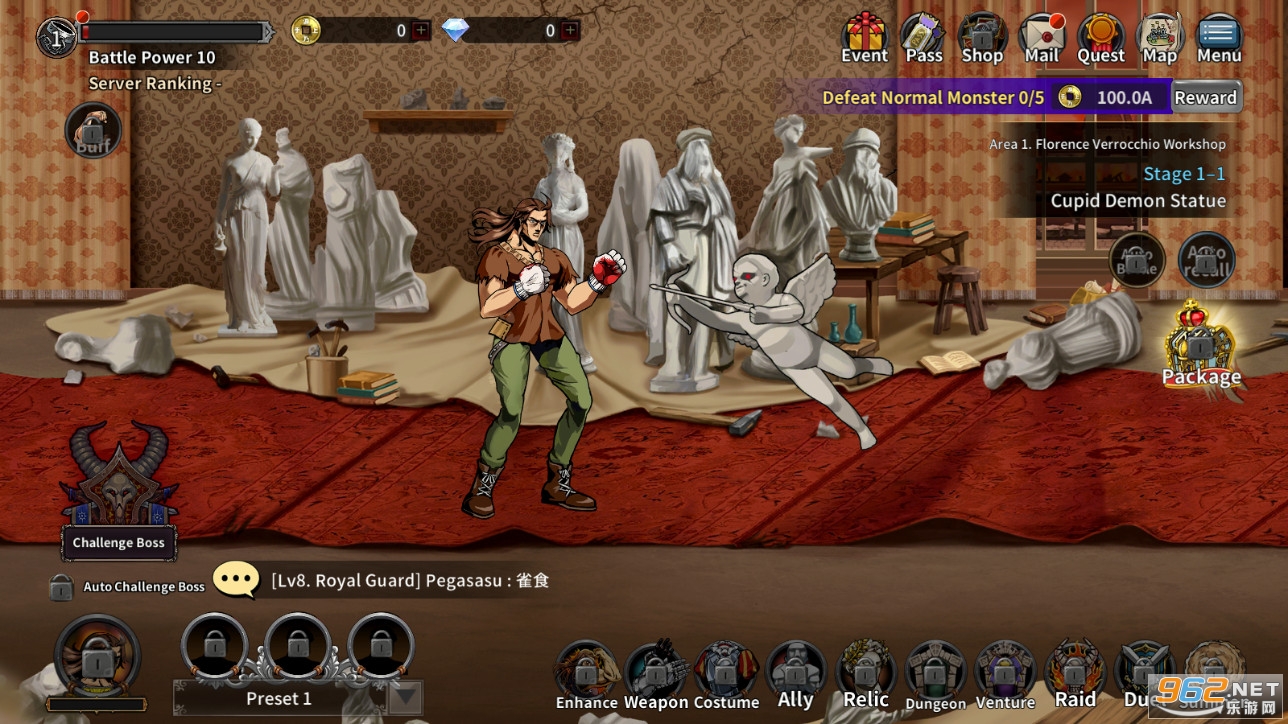
Task: Open the main Menu
Action: pyautogui.click(x=1219, y=37)
